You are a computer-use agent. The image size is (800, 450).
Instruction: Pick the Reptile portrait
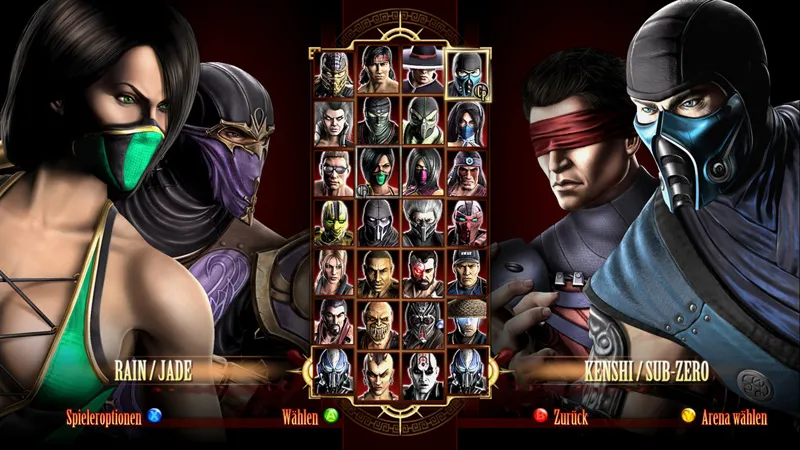point(421,124)
